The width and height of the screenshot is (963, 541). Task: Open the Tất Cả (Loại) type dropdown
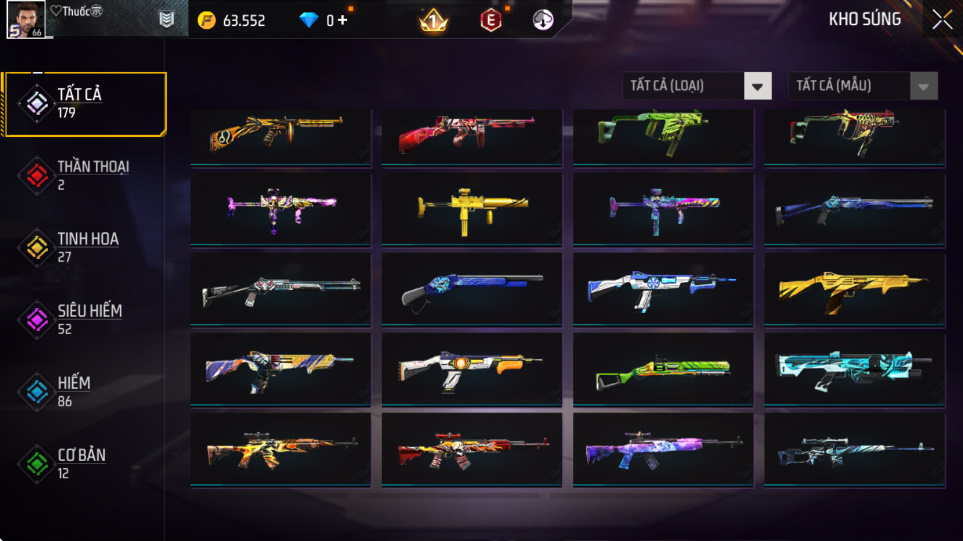[697, 86]
